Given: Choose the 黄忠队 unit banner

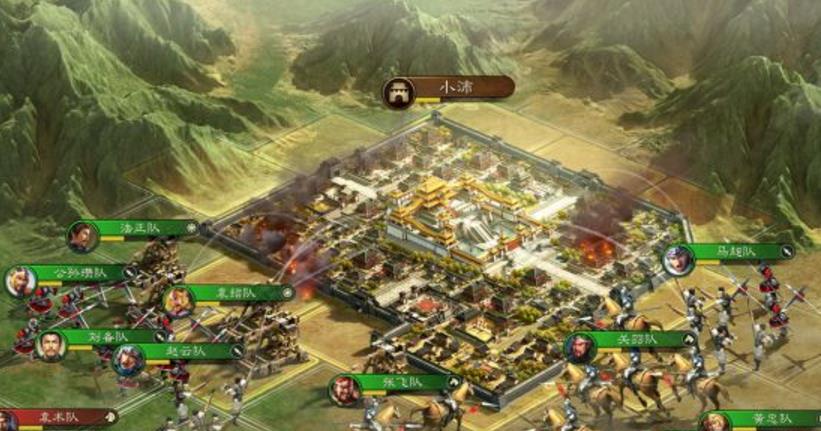Looking at the screenshot, I should [770, 418].
